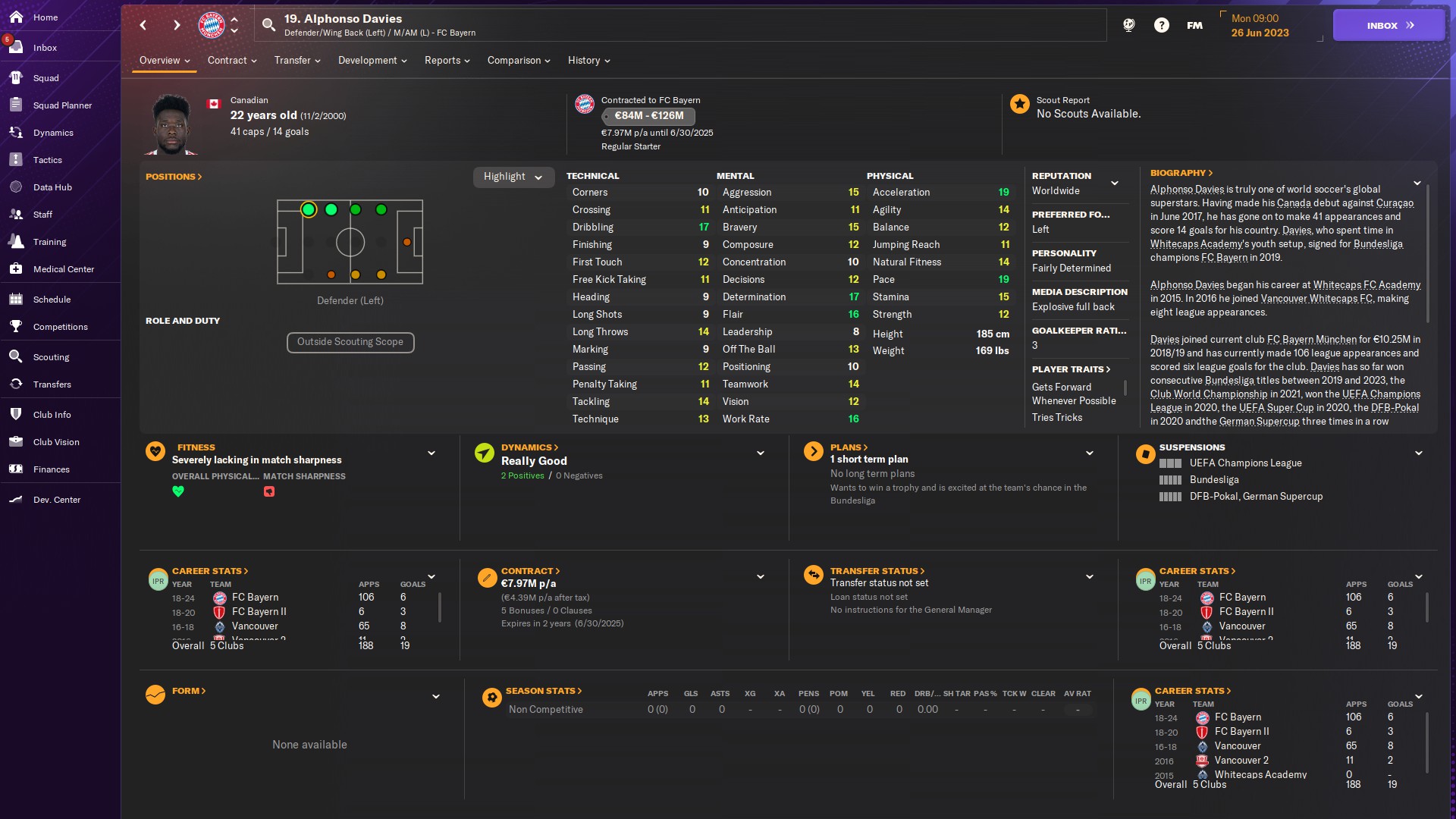Click the FC Bayern club crest in the header
Viewport: 1456px width, 819px height.
211,24
